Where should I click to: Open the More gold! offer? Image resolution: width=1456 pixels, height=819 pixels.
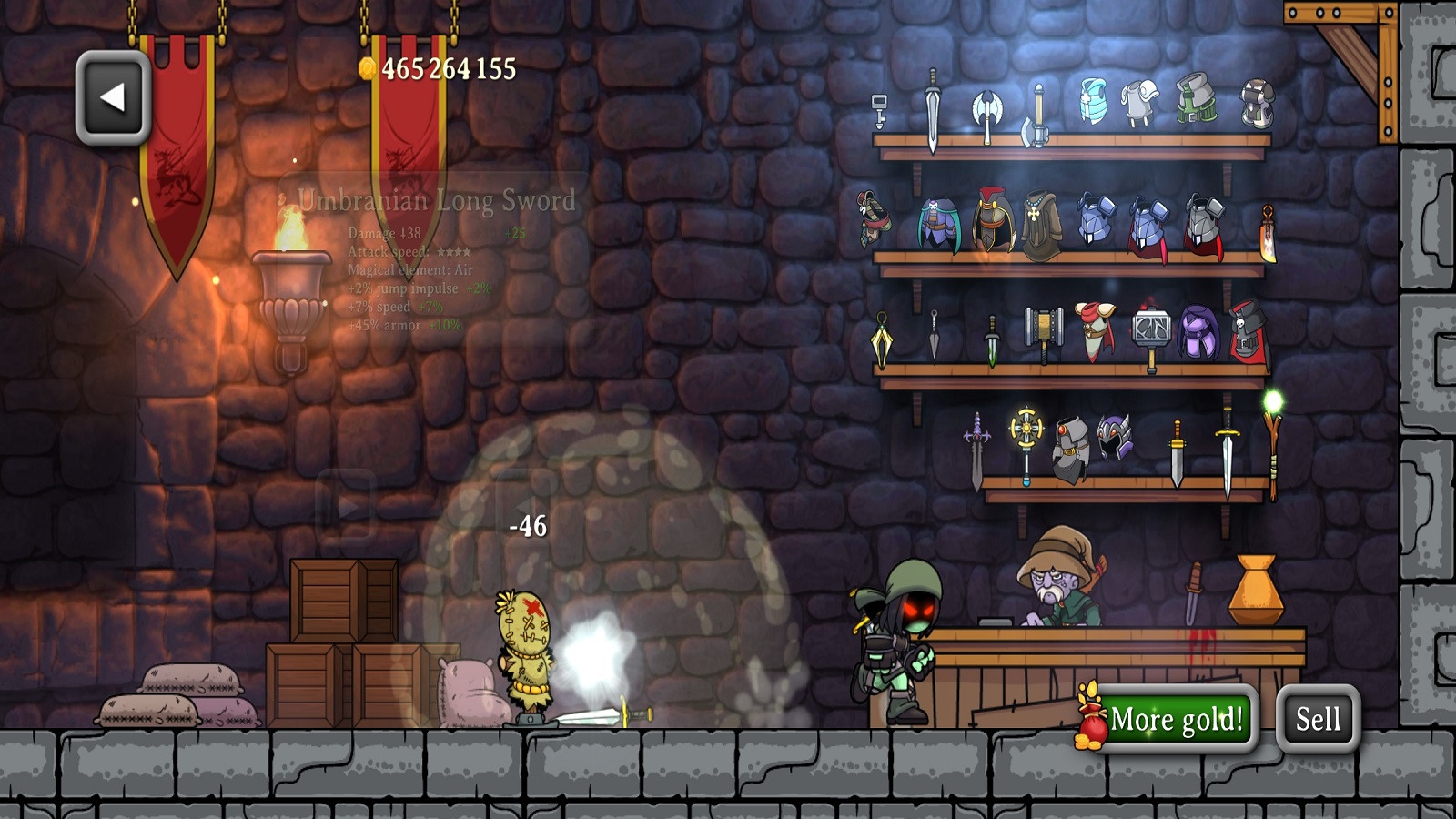(1175, 719)
